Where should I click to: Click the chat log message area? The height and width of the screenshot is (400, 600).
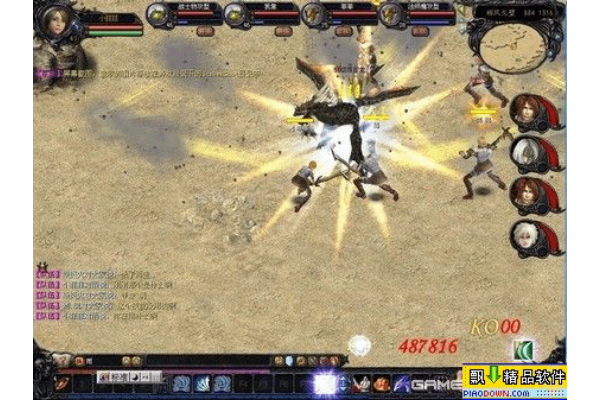tap(110, 293)
